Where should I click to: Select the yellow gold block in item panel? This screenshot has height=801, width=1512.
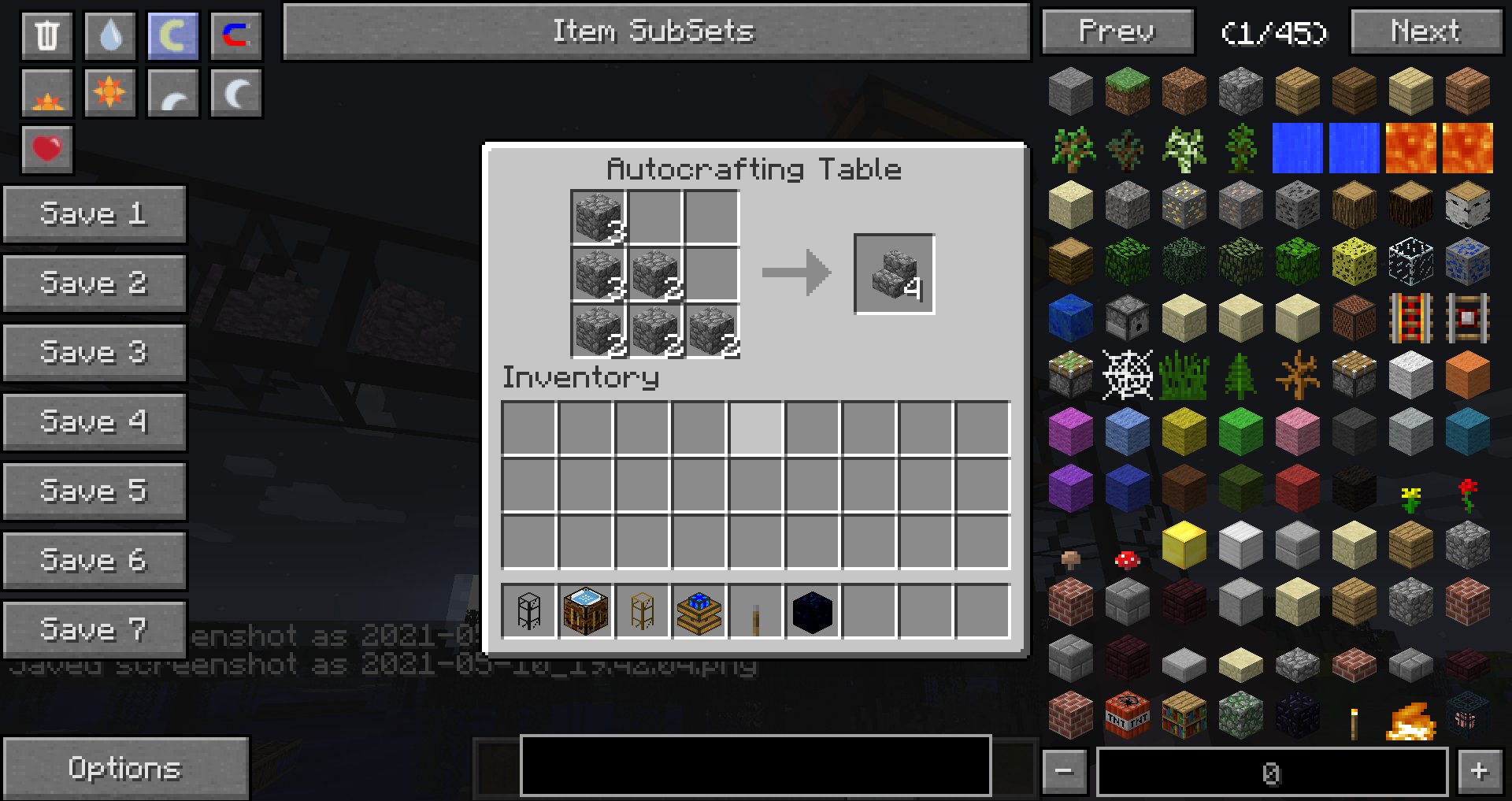tap(1184, 545)
